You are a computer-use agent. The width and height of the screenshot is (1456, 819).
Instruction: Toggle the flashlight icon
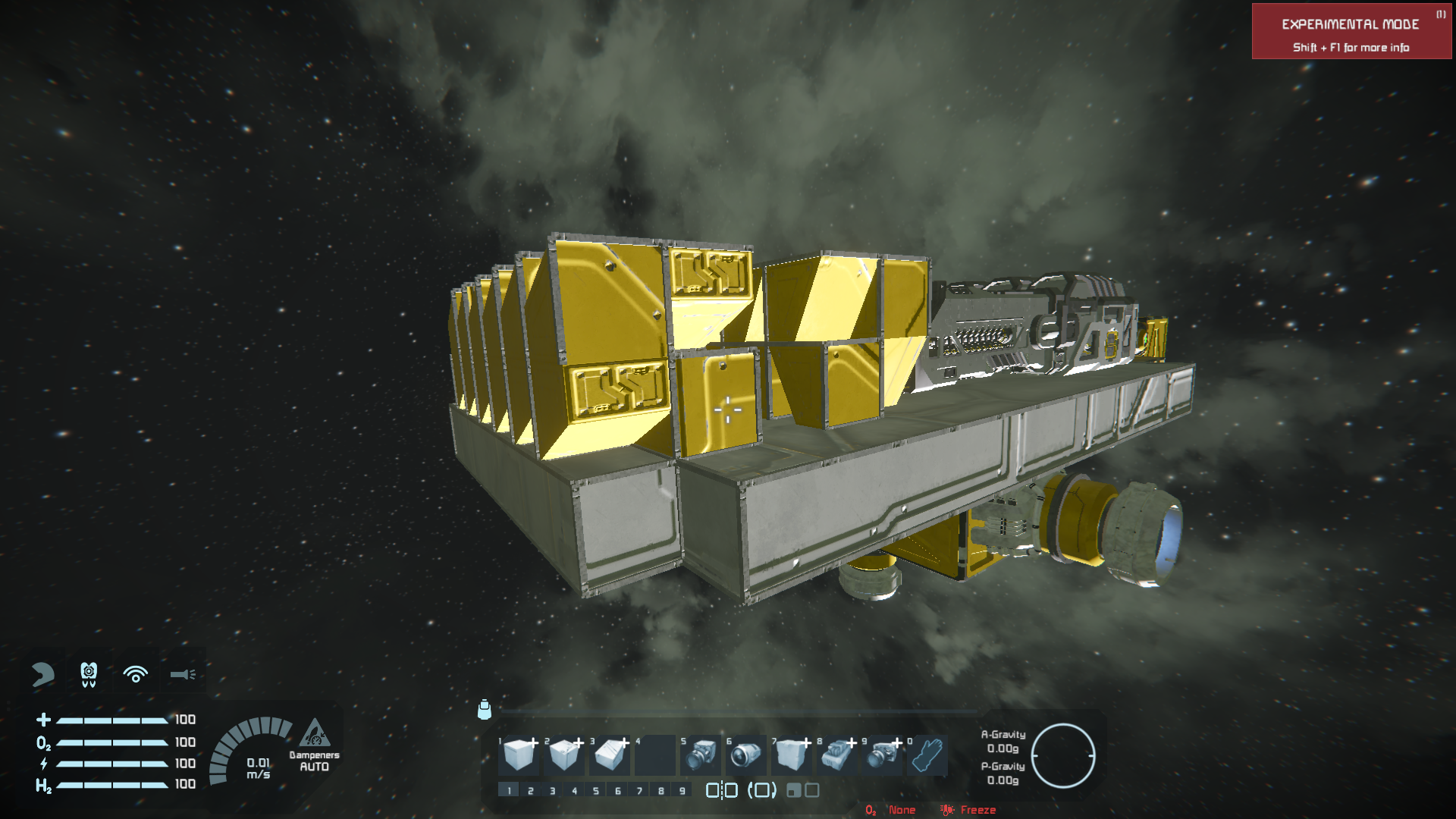click(183, 674)
